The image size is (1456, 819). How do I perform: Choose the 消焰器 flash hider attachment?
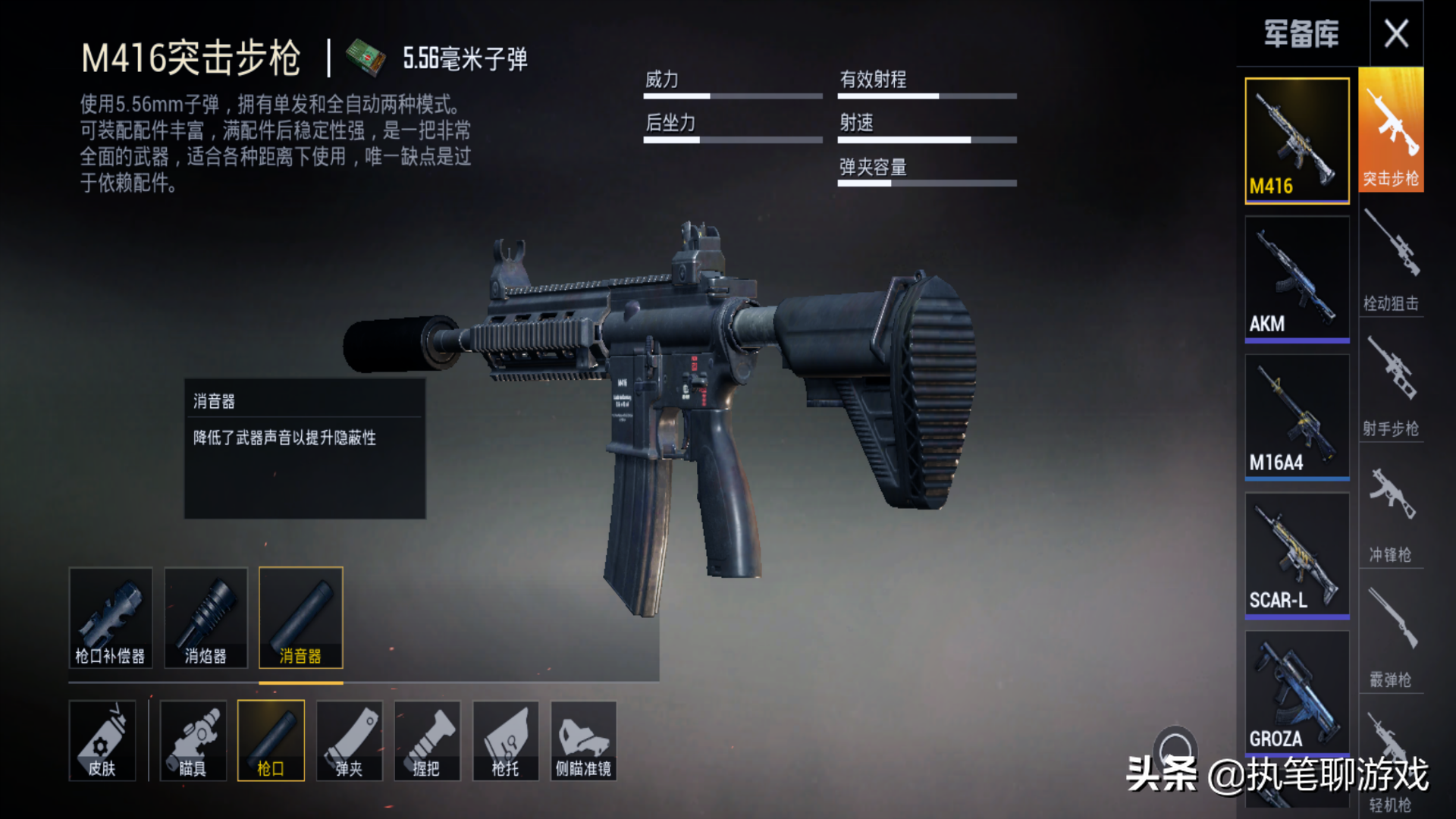tap(206, 617)
